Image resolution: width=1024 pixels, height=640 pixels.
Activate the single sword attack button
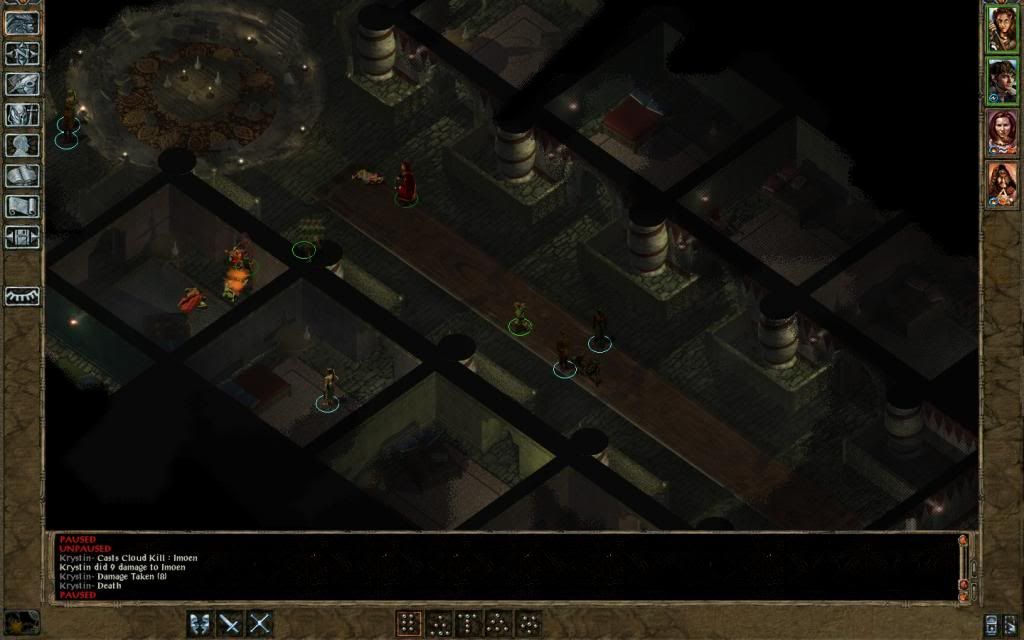click(x=230, y=623)
